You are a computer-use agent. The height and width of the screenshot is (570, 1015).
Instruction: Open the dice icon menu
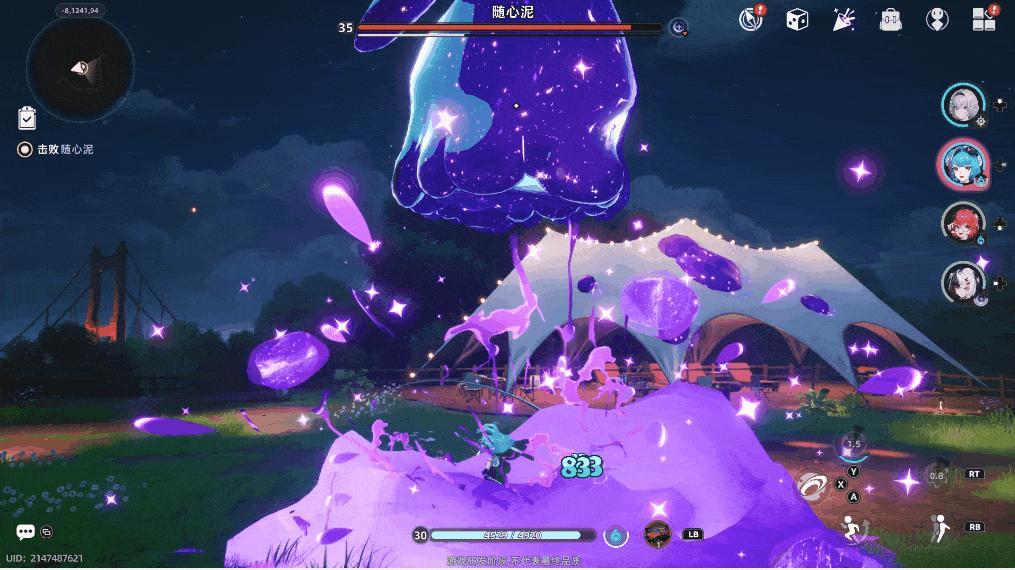click(x=797, y=19)
